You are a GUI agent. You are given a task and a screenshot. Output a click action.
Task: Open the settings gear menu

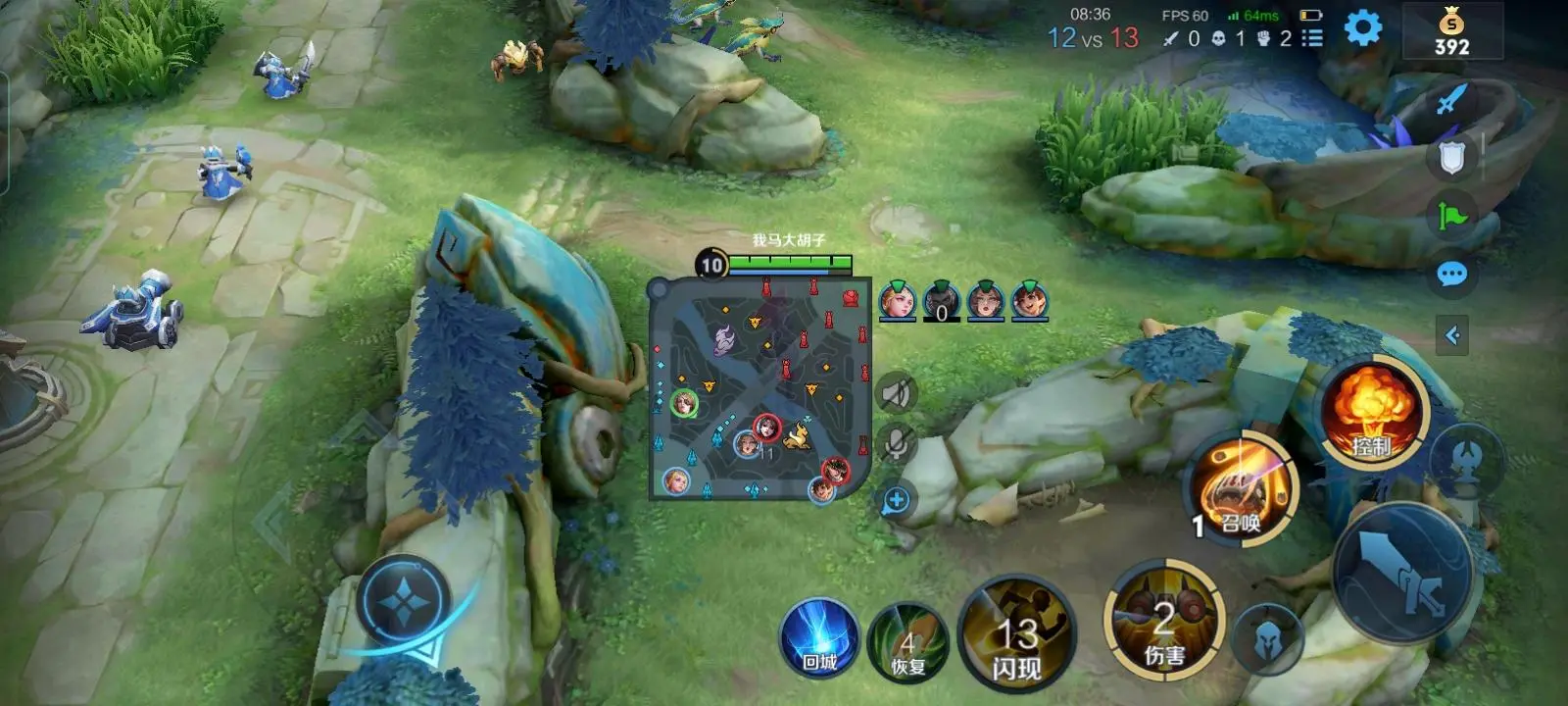1362,28
